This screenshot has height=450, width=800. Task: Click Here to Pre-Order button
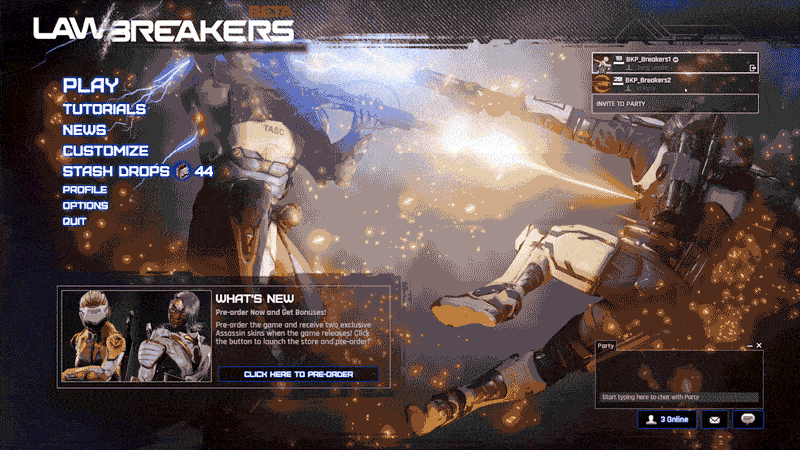click(299, 374)
